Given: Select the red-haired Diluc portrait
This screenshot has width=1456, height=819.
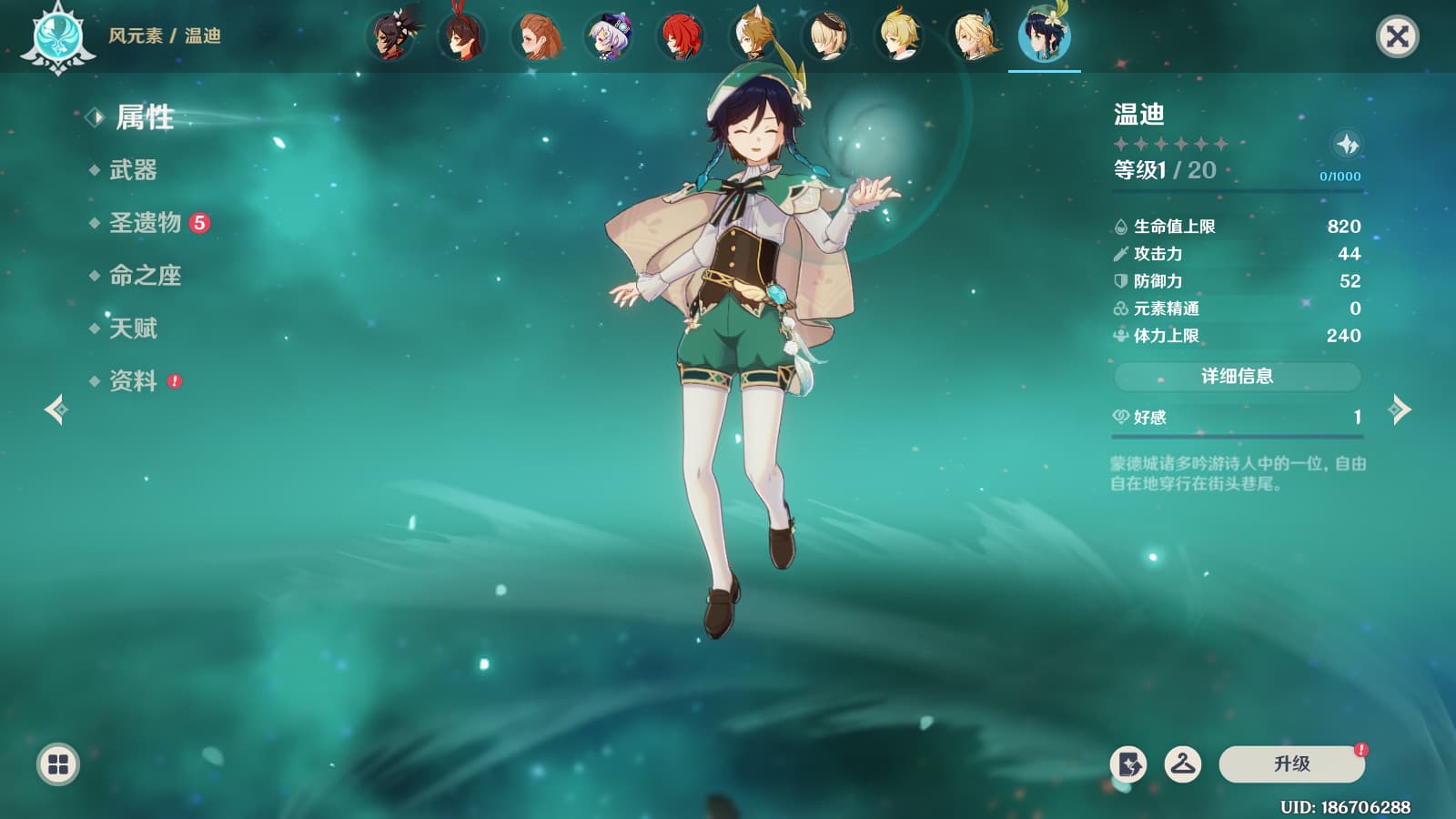Looking at the screenshot, I should 681,37.
